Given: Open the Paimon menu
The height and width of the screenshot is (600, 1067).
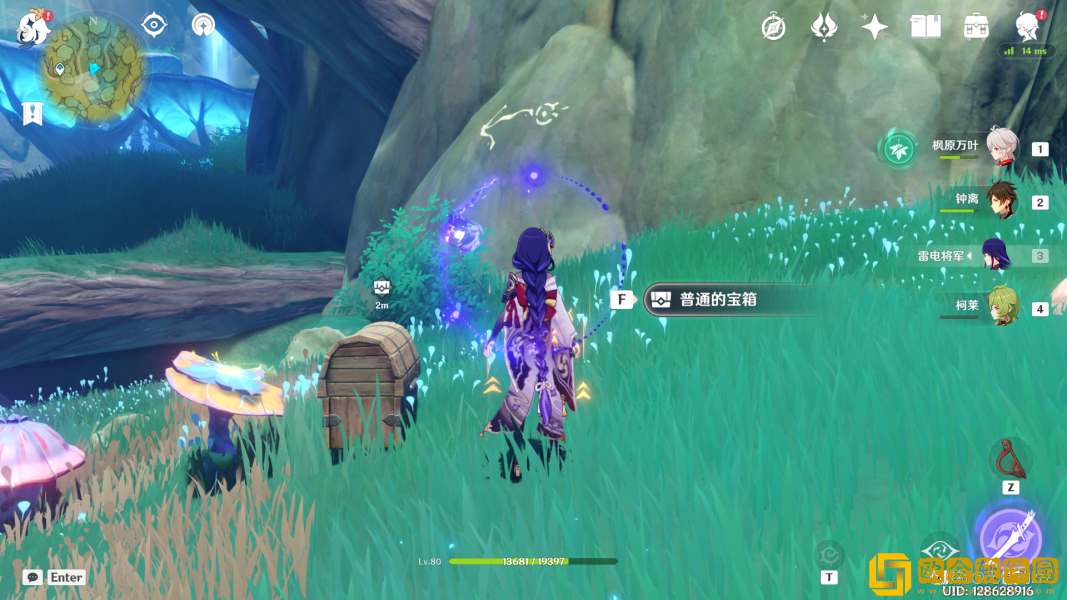Looking at the screenshot, I should tap(33, 28).
